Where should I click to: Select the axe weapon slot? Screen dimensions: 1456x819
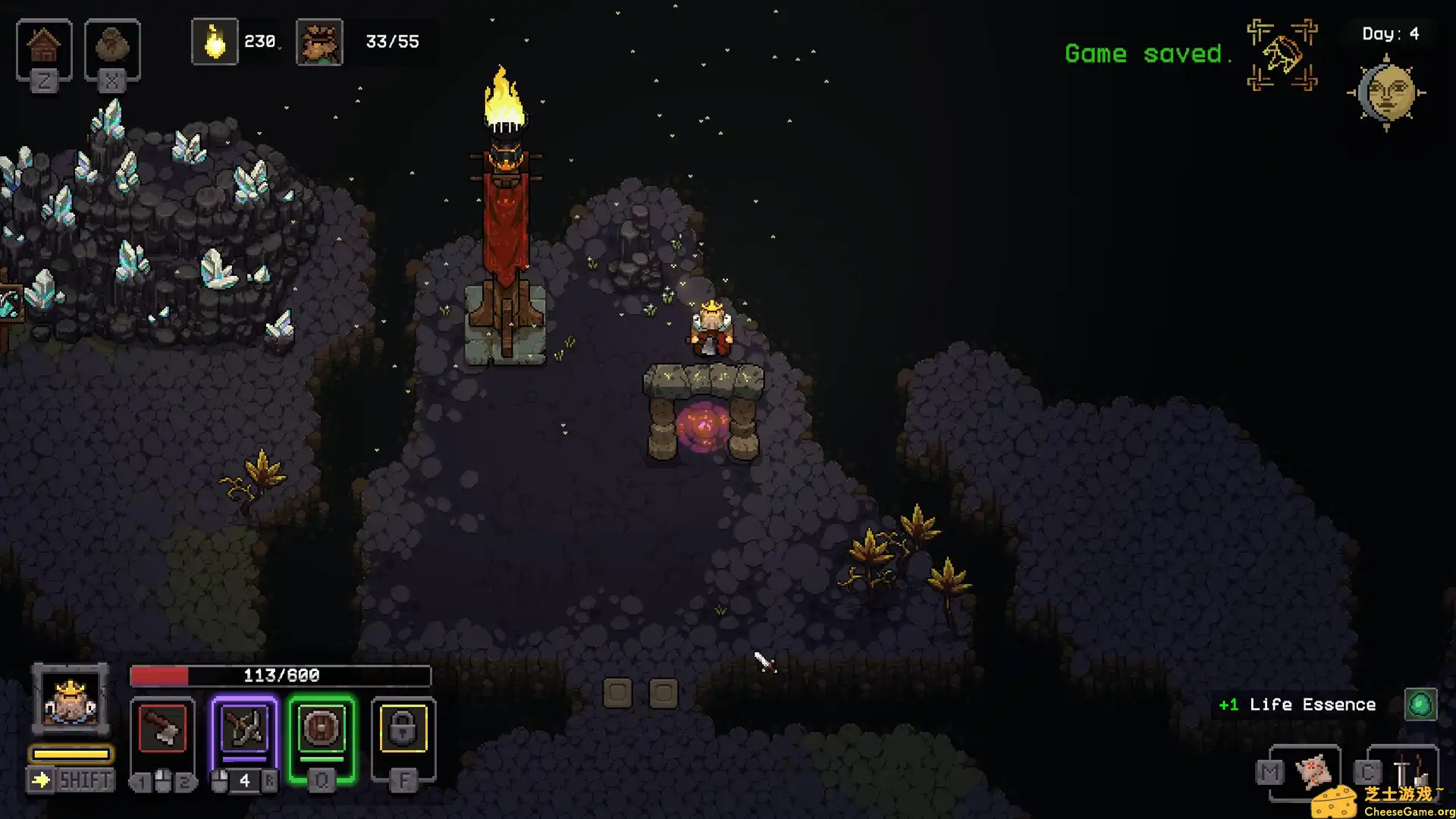point(162,730)
